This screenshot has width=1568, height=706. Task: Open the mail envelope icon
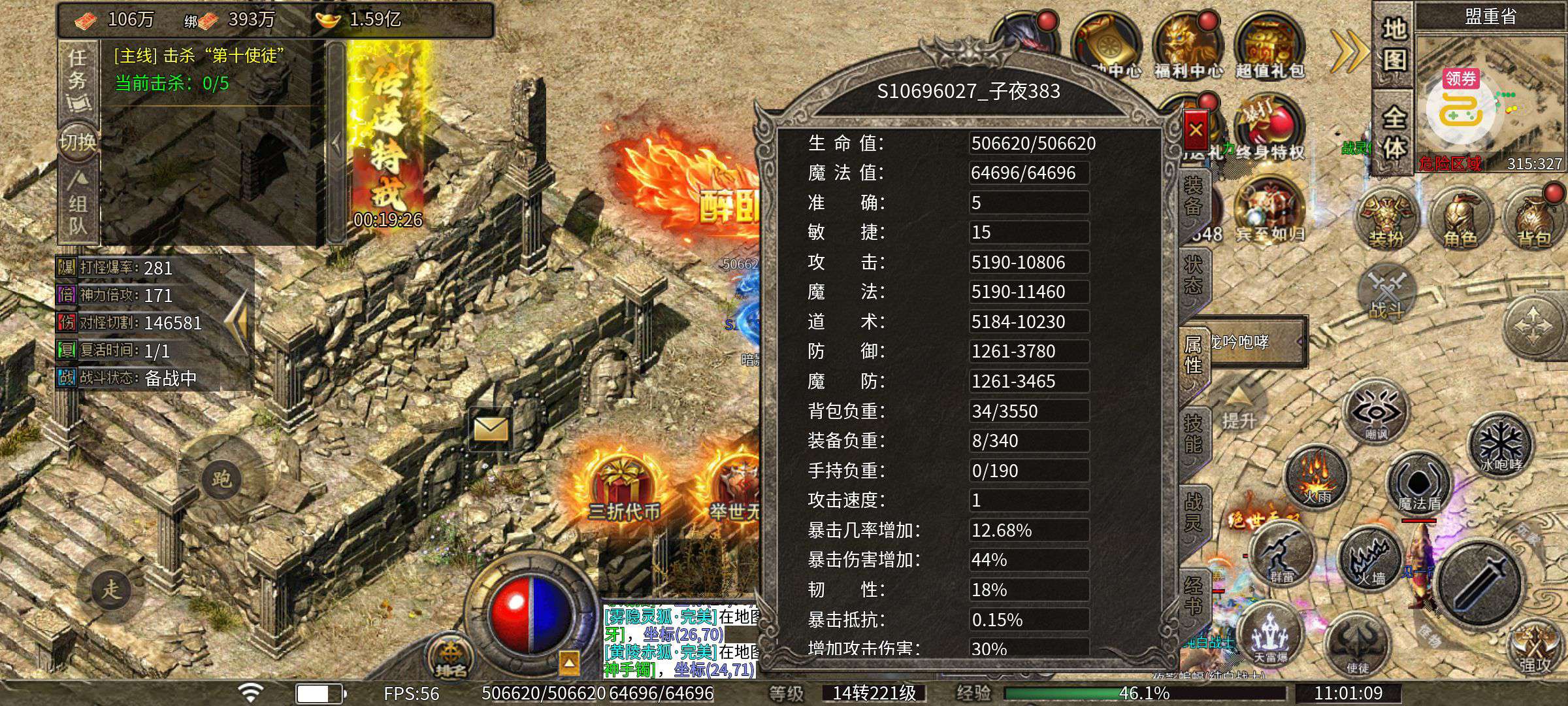point(491,429)
